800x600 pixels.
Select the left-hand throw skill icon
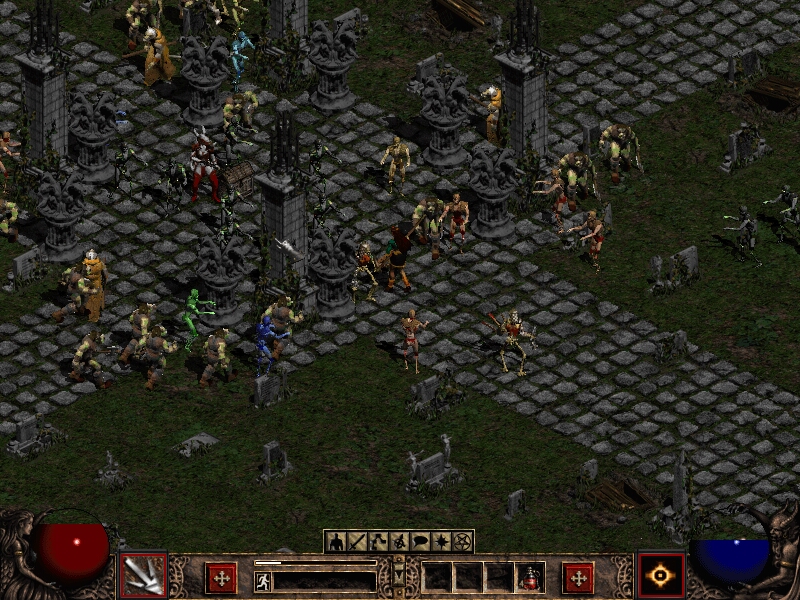(143, 576)
